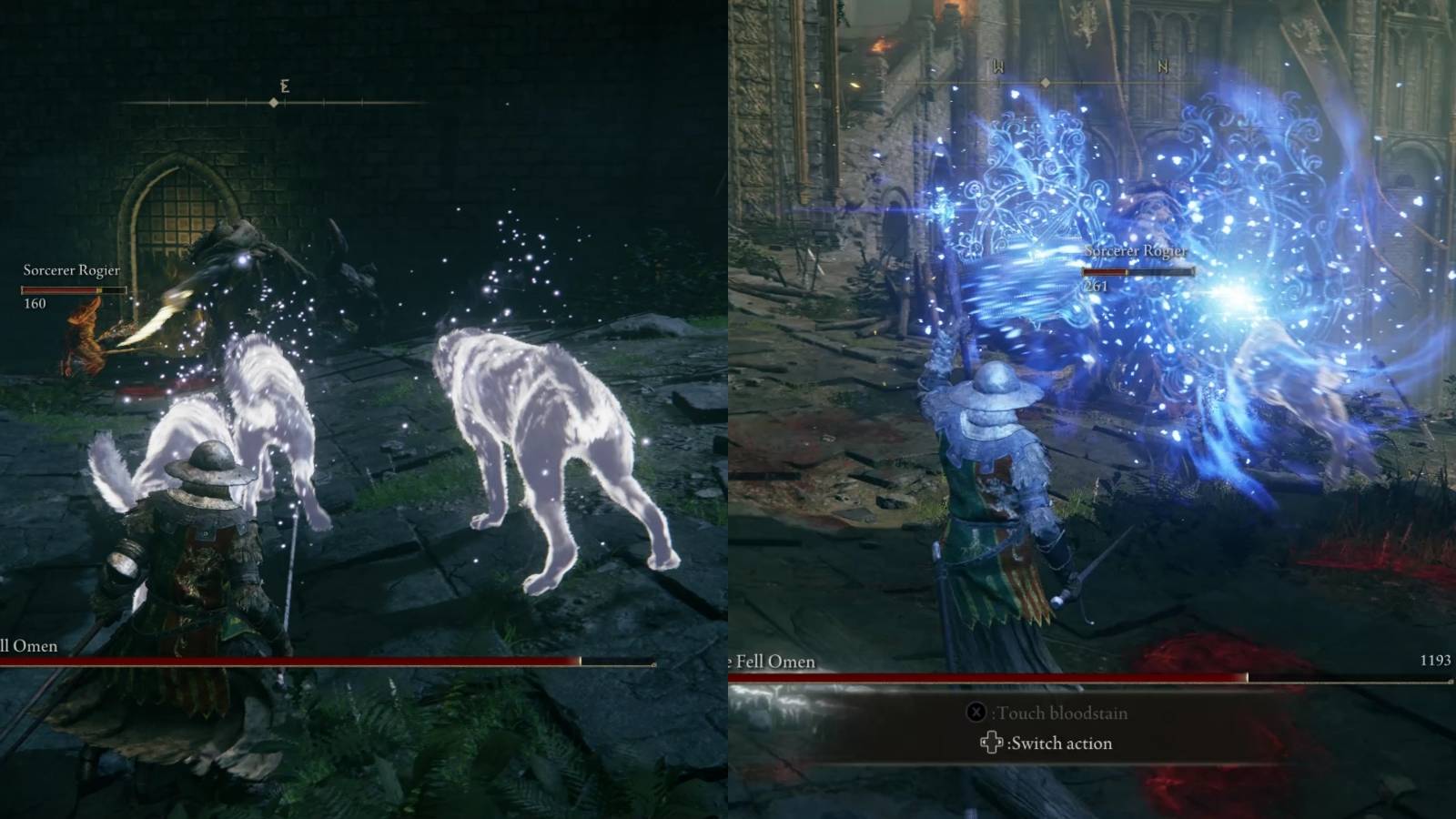1456x819 pixels.
Task: Expand the damage number 261 under Rogier's name
Action: [1098, 285]
